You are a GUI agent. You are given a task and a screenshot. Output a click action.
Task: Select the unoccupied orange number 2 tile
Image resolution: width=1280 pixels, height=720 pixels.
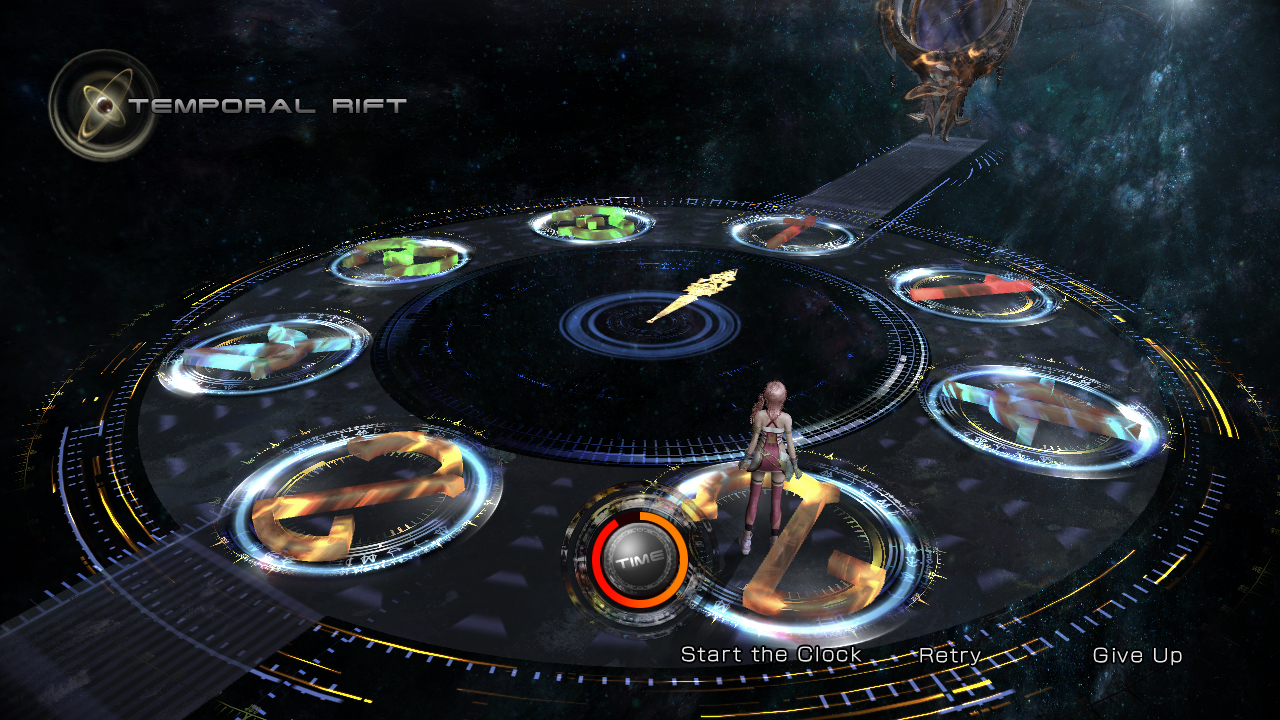click(x=362, y=498)
